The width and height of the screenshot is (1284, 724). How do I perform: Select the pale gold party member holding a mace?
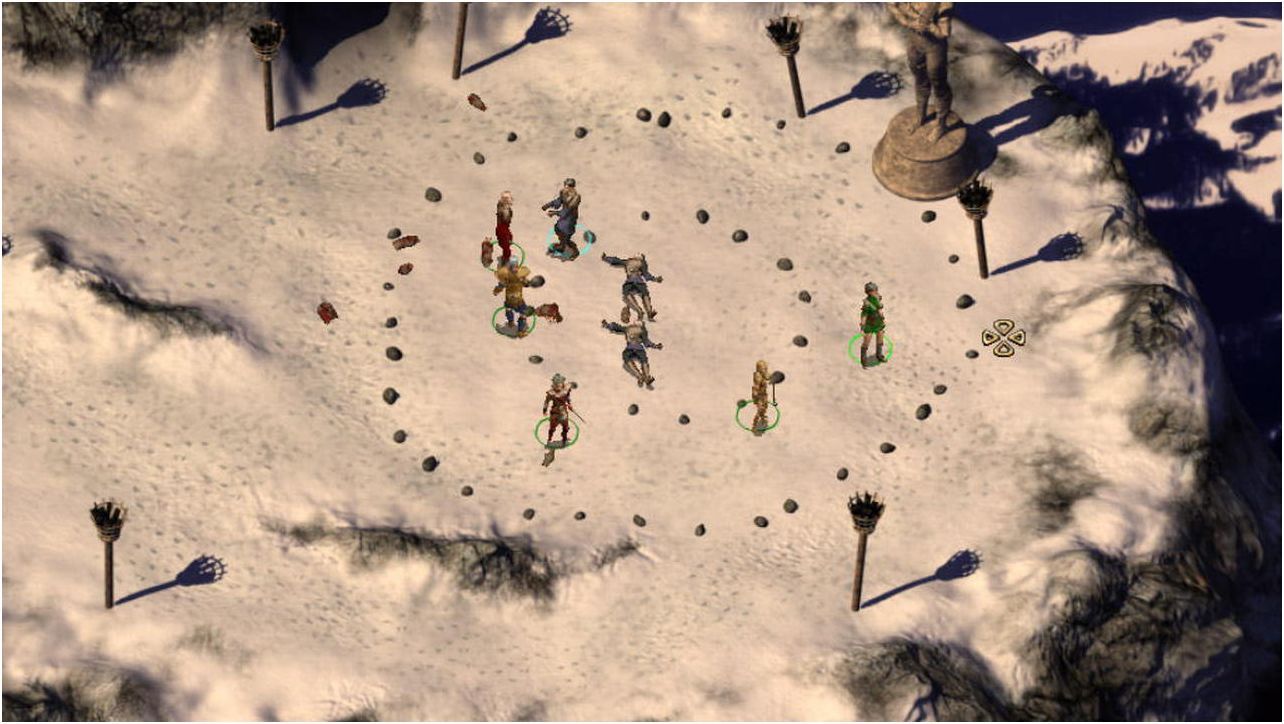click(x=760, y=395)
